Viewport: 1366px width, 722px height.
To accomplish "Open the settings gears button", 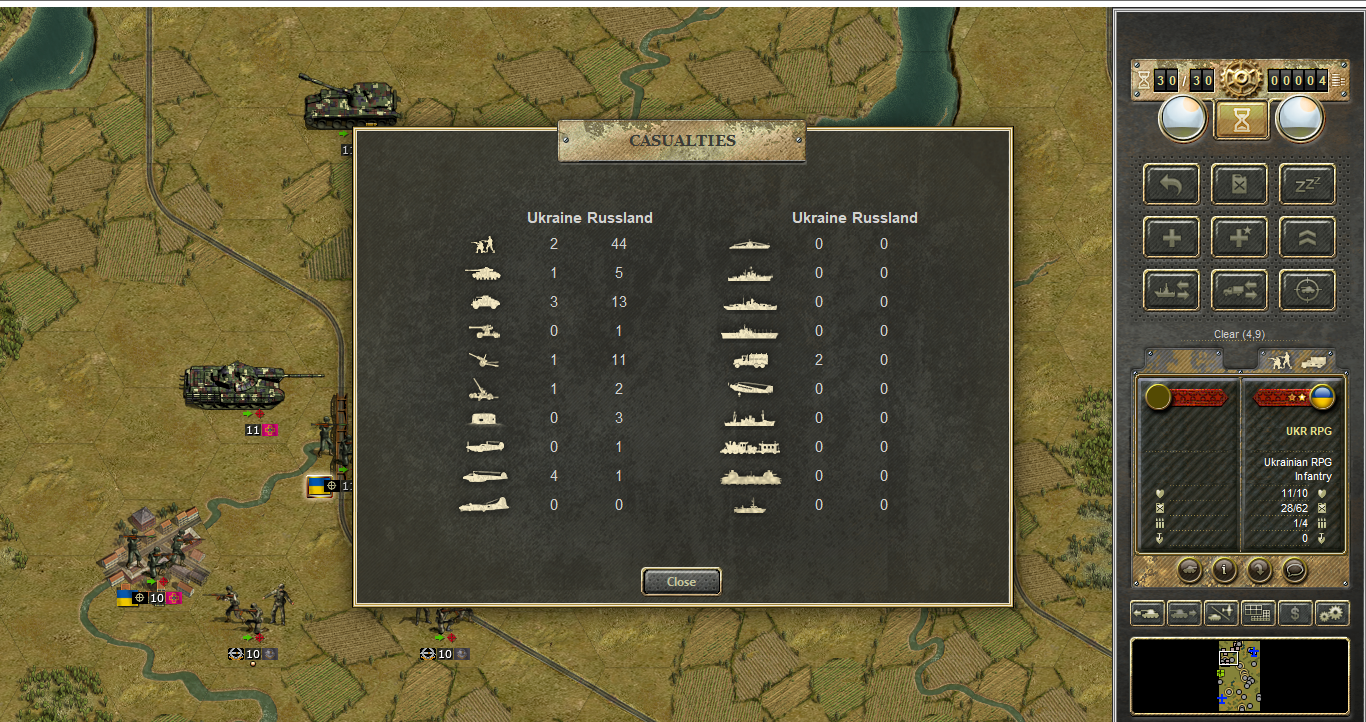I will click(1332, 614).
